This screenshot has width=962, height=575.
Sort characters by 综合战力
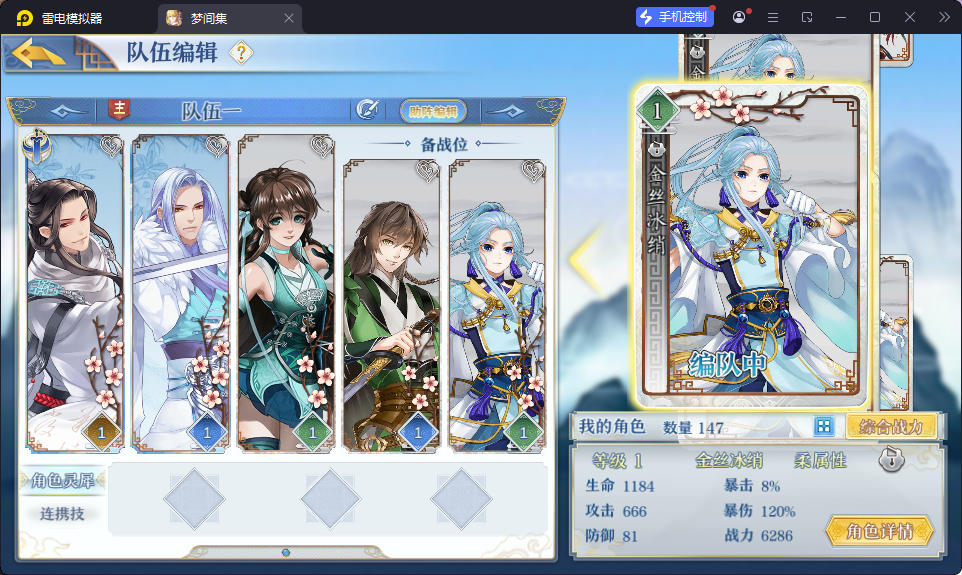892,427
